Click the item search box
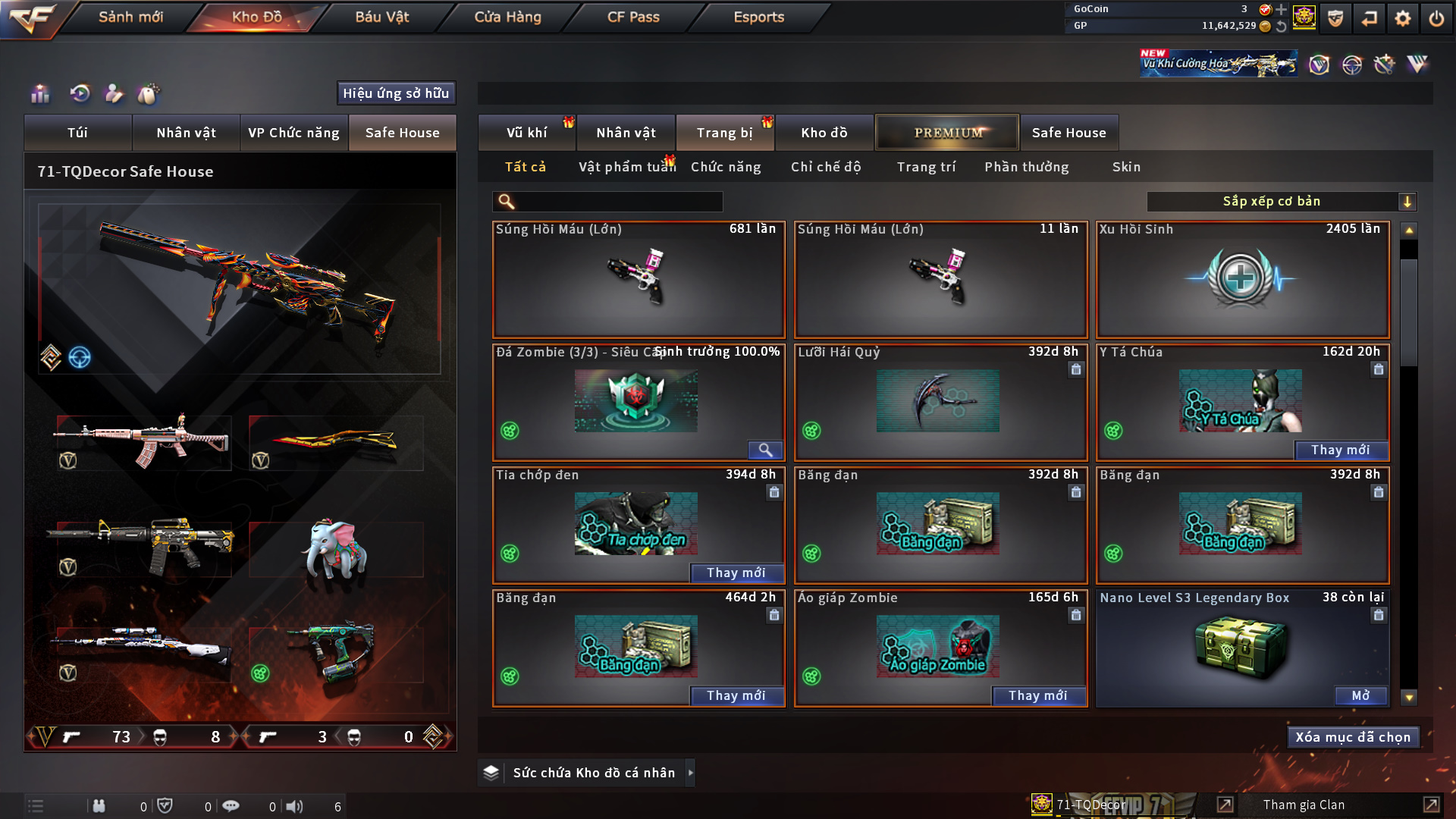1456x819 pixels. 618,202
